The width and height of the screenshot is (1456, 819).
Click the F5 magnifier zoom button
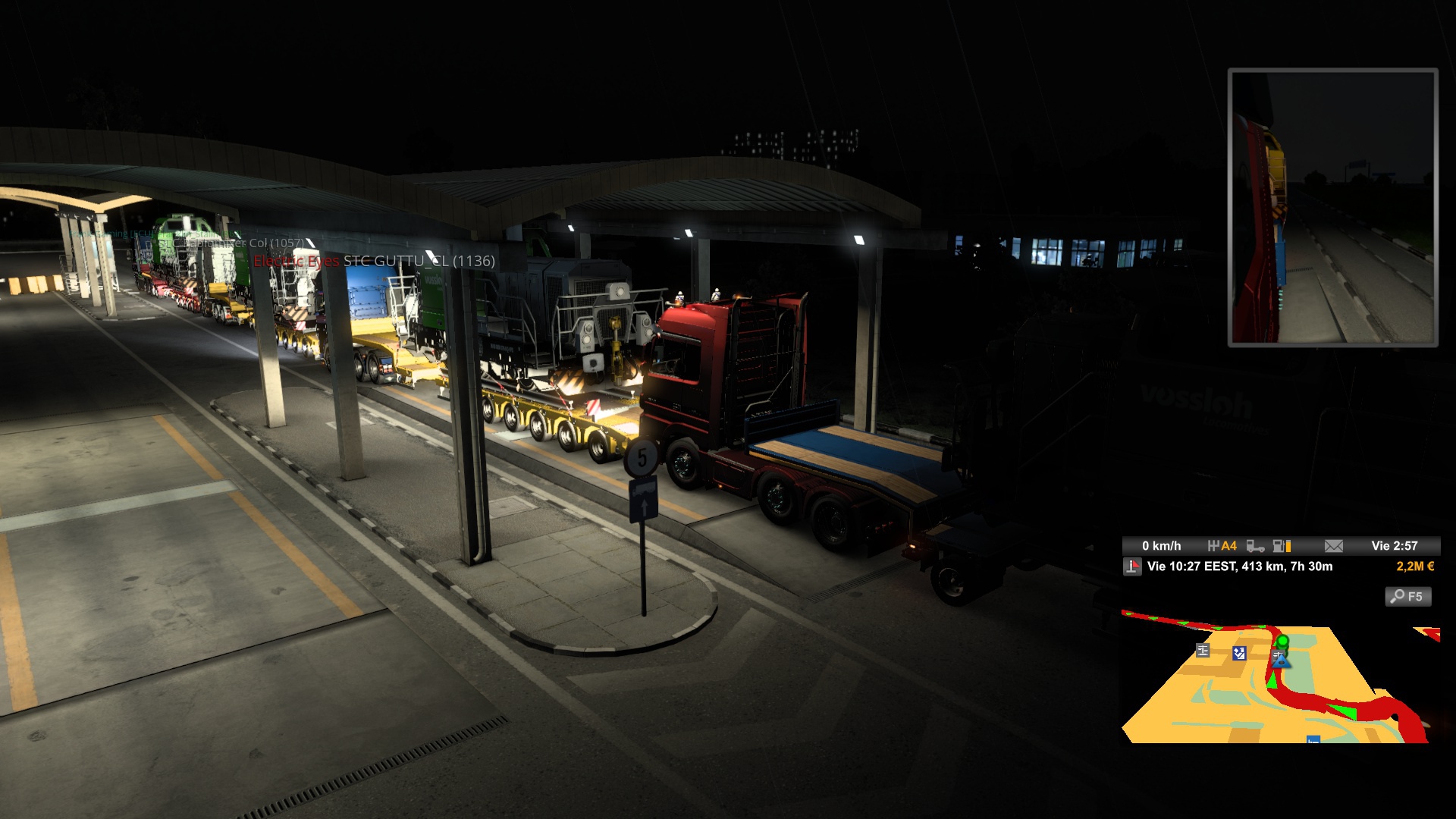(x=1408, y=597)
